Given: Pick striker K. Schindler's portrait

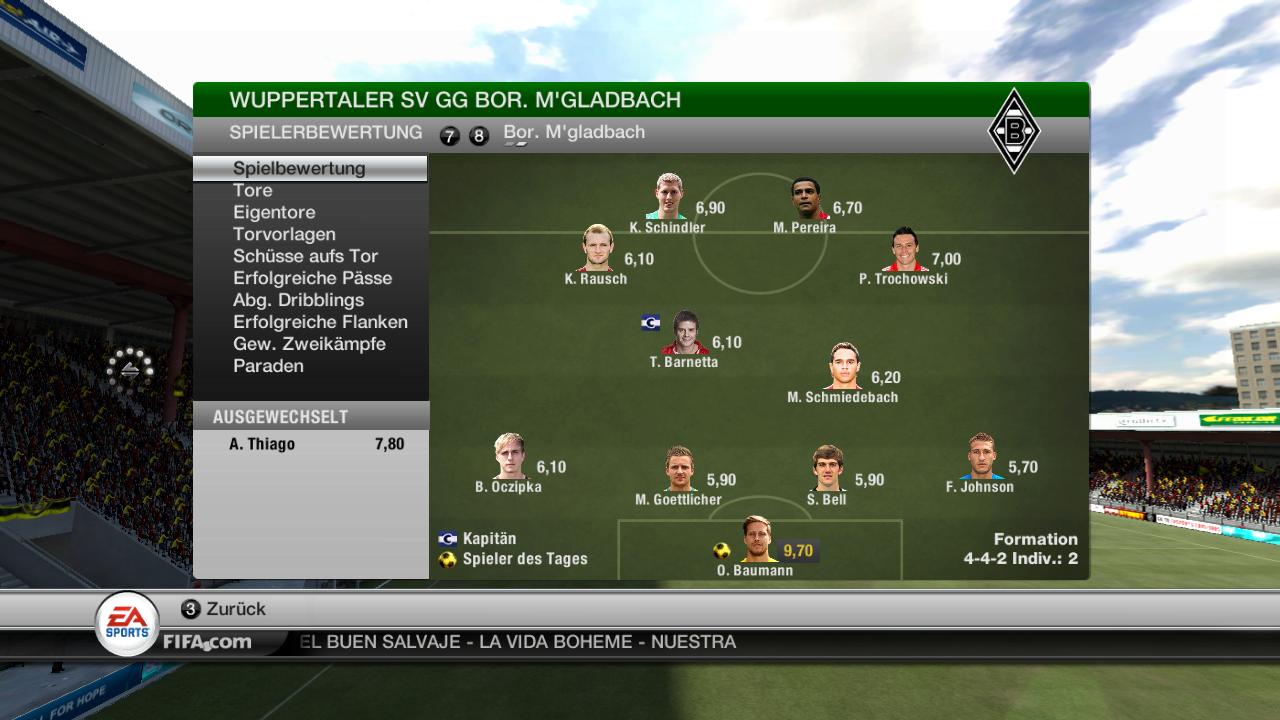Looking at the screenshot, I should (x=670, y=197).
